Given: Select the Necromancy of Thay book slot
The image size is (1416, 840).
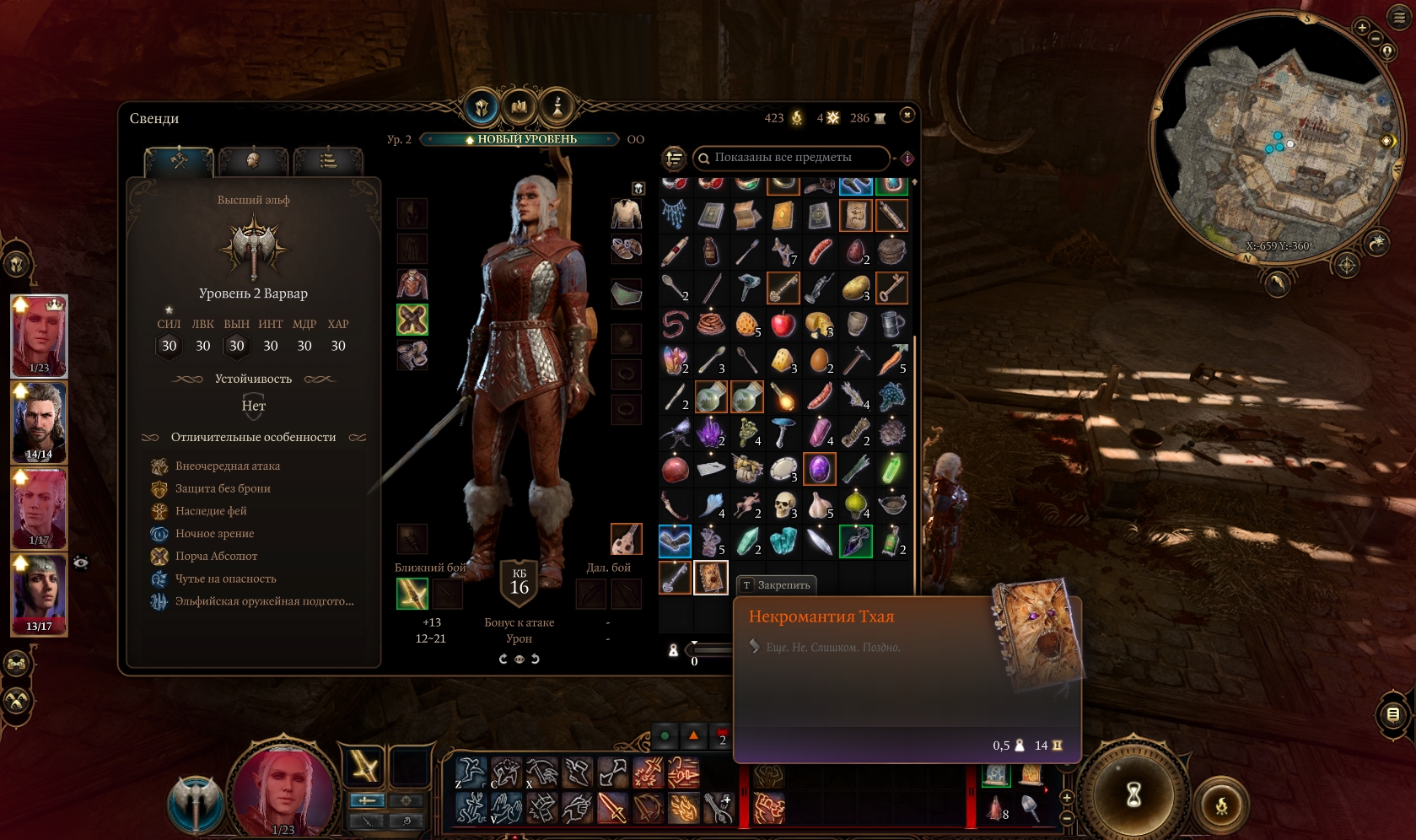Looking at the screenshot, I should 711,578.
